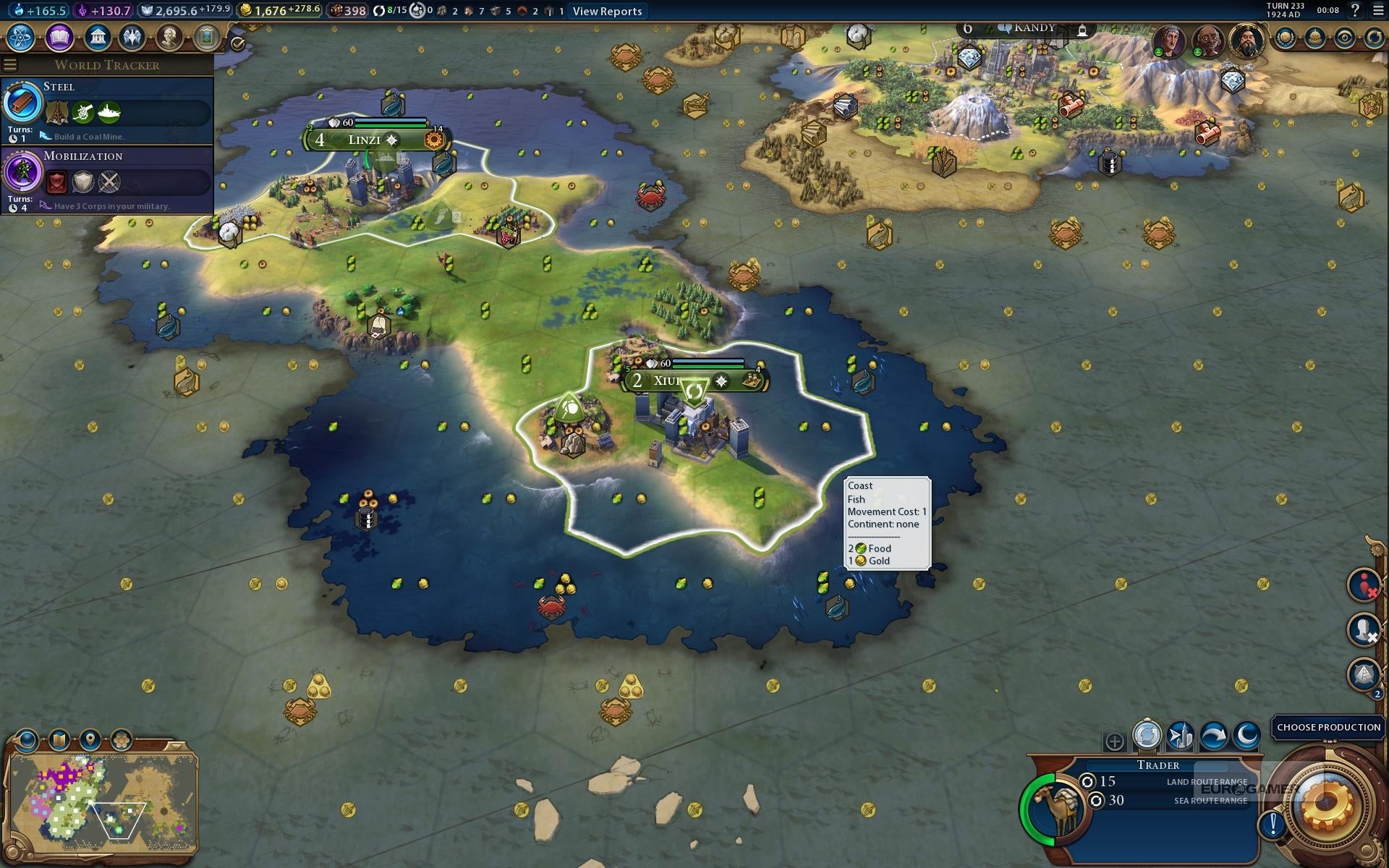Select the Steel research tracker entry

pyautogui.click(x=107, y=110)
